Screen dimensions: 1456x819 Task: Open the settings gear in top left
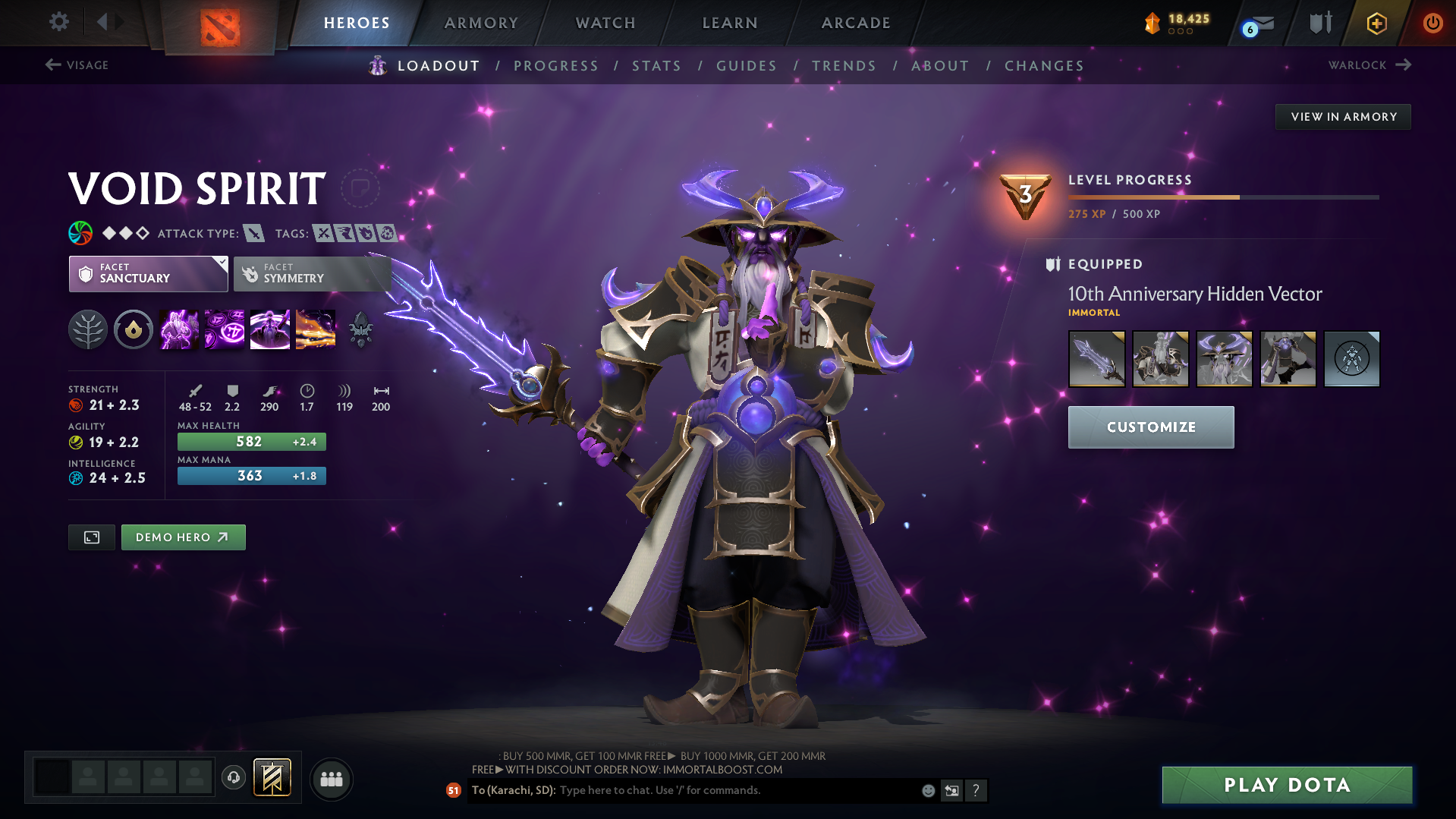(58, 22)
